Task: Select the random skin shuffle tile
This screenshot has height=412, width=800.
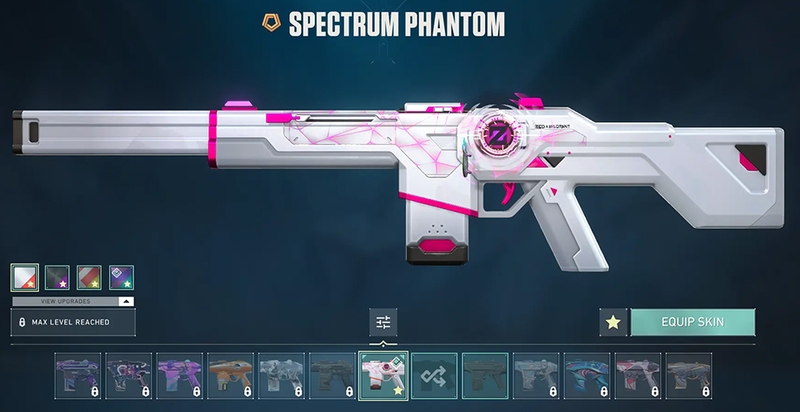Action: point(434,377)
